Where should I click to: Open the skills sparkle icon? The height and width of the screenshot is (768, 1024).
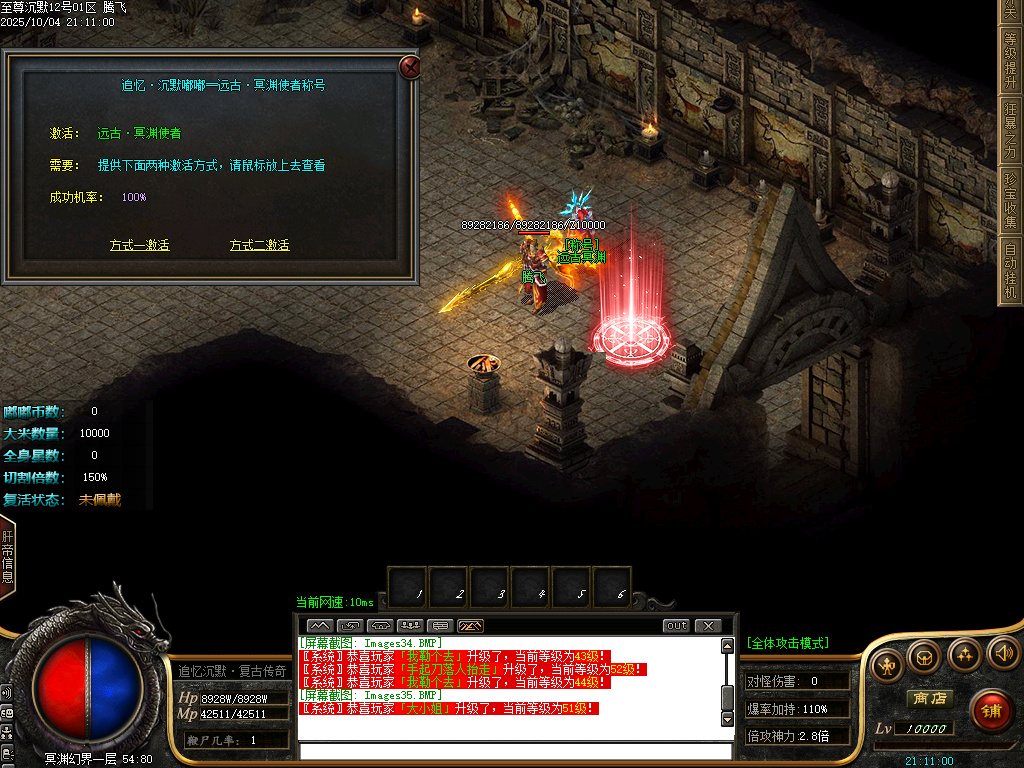[x=964, y=654]
